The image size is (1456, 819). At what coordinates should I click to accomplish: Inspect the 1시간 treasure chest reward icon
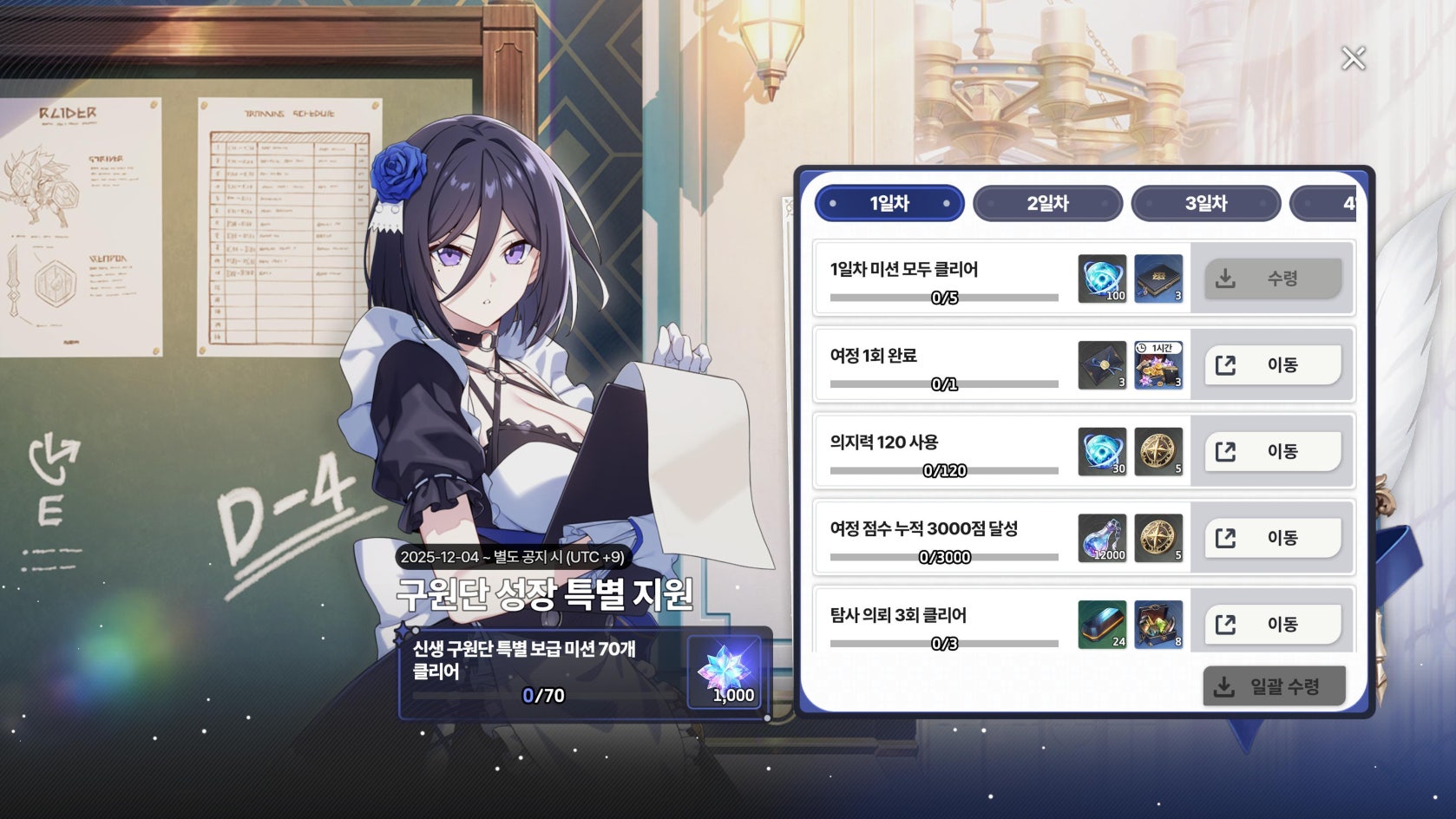[x=1158, y=365]
